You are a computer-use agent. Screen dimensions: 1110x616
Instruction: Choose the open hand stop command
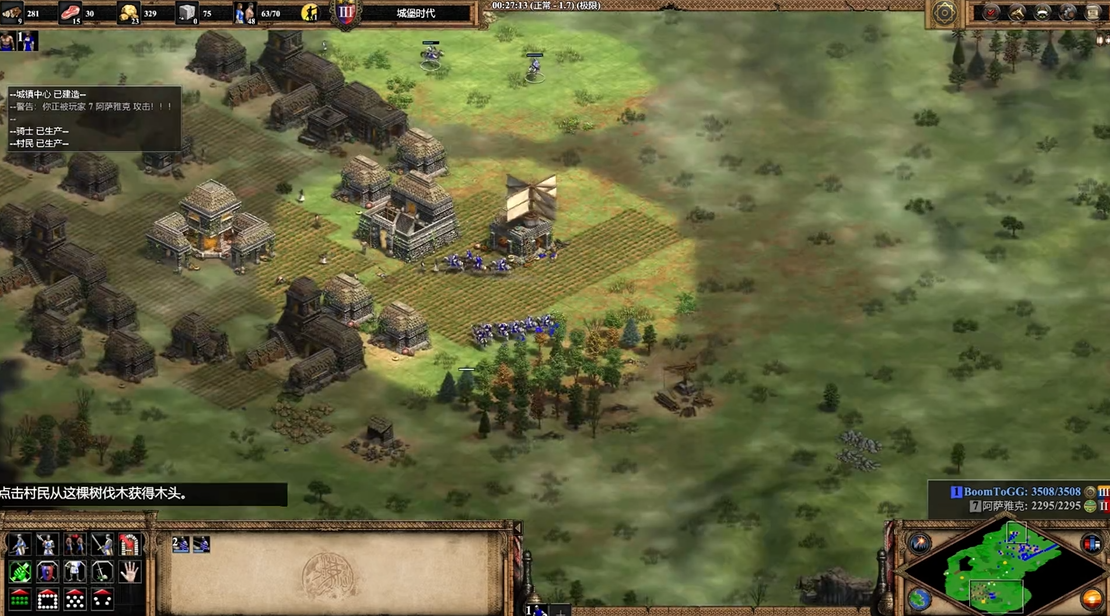pos(131,571)
